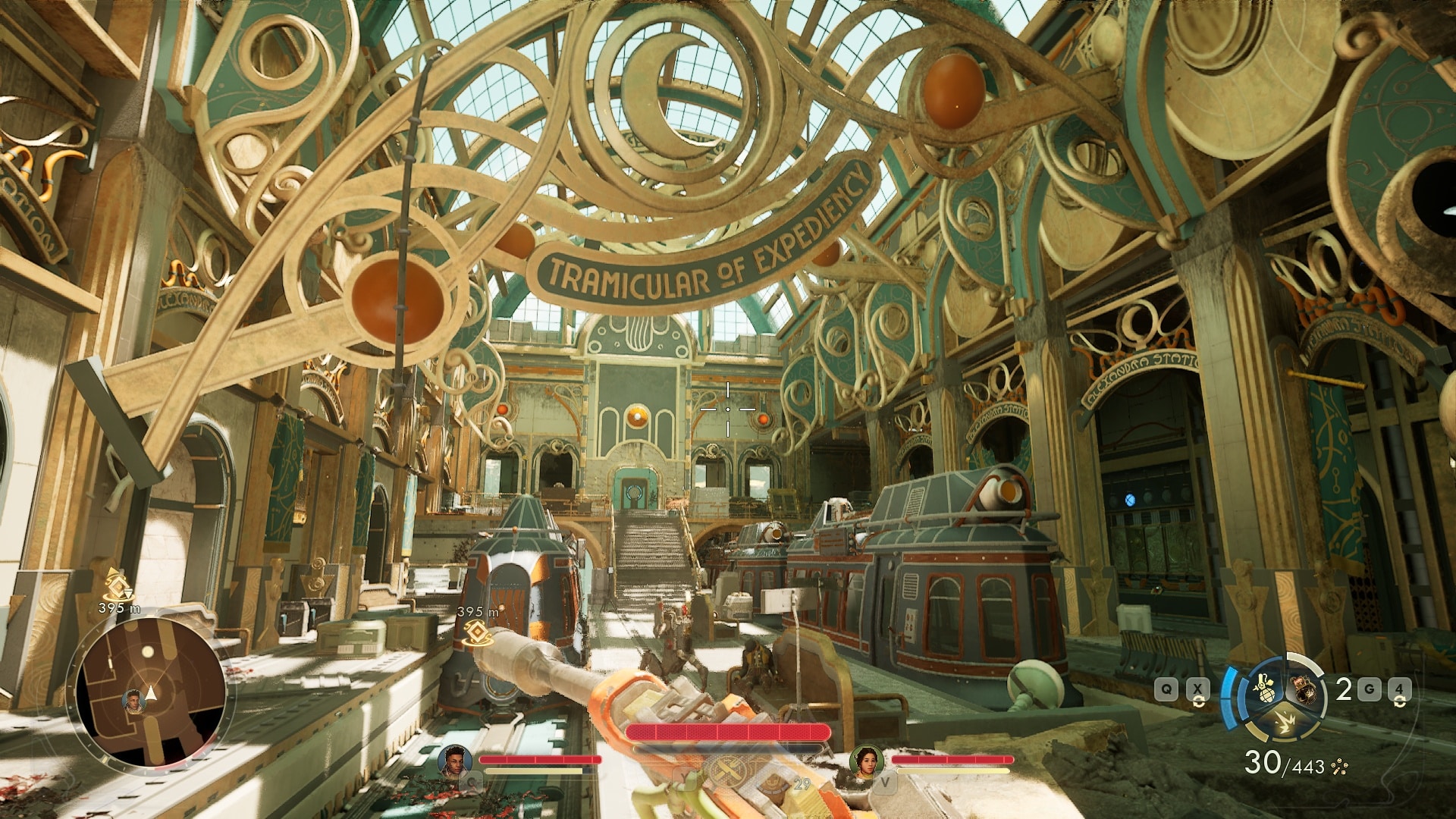Click the crossed food-and-tools healing icon
This screenshot has width=1456, height=819.
tap(730, 772)
